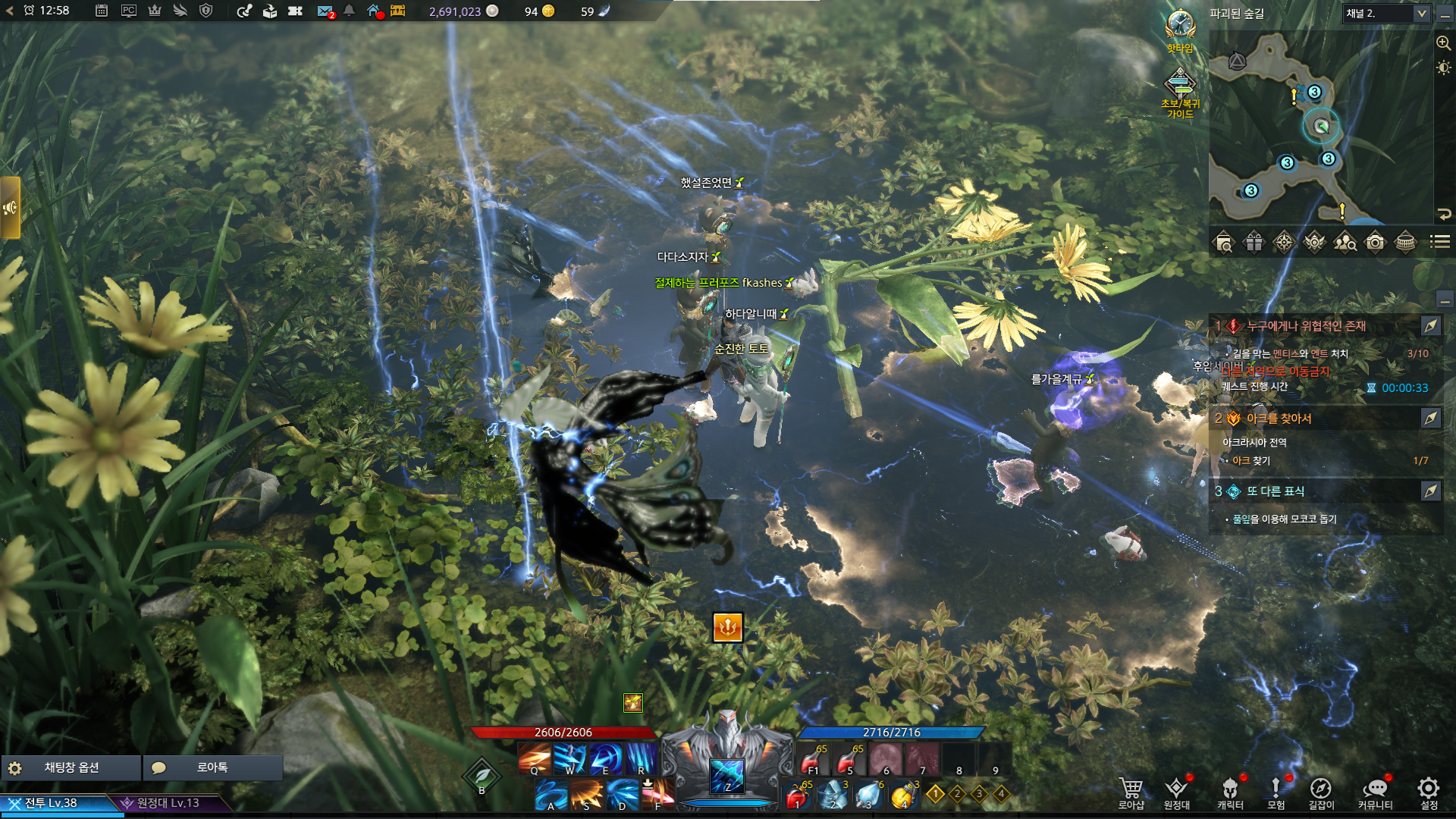Zoom in the minimap with the magnifier
The height and width of the screenshot is (819, 1456).
(x=1443, y=43)
